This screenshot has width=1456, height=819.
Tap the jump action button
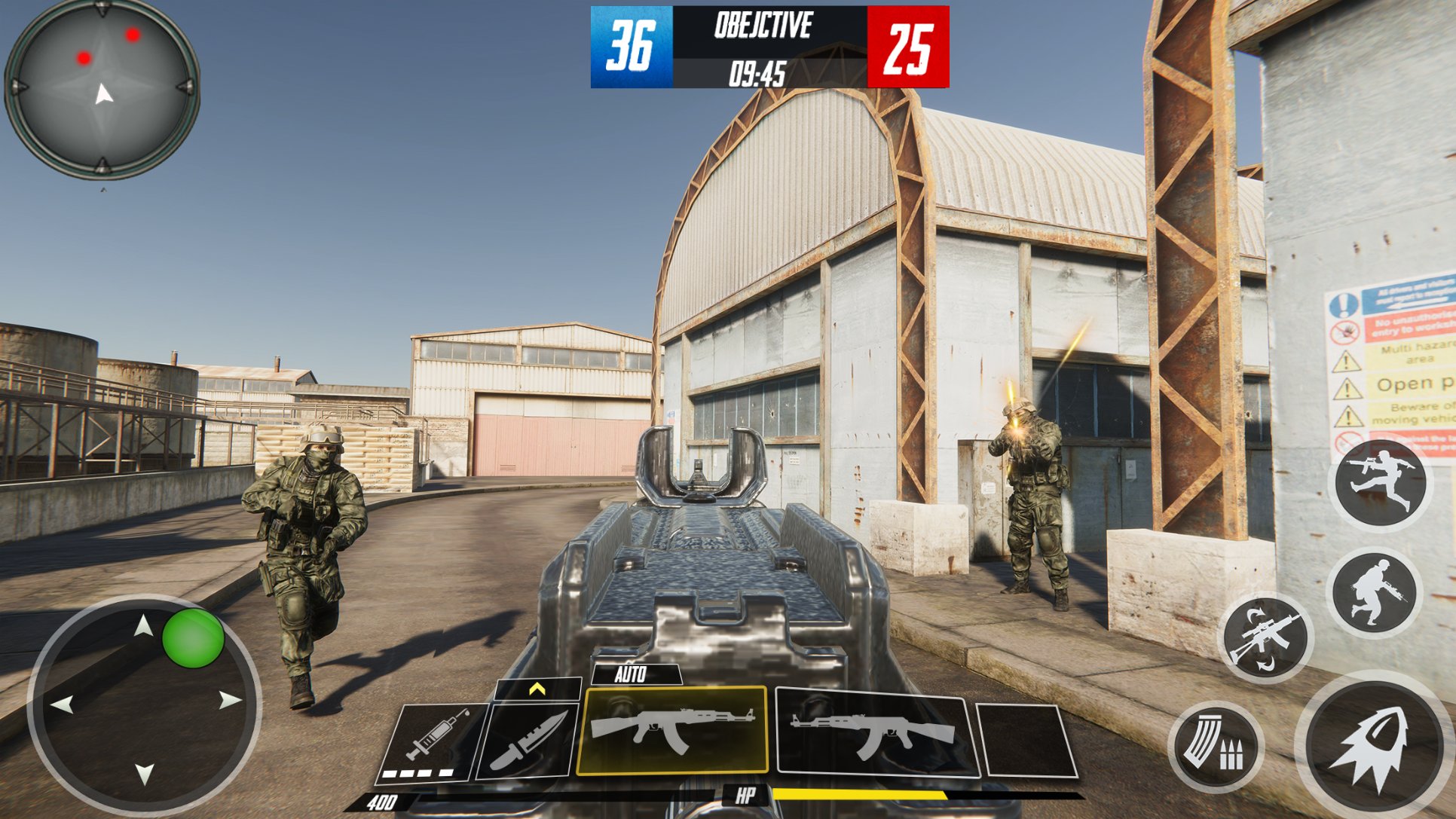click(x=1380, y=482)
